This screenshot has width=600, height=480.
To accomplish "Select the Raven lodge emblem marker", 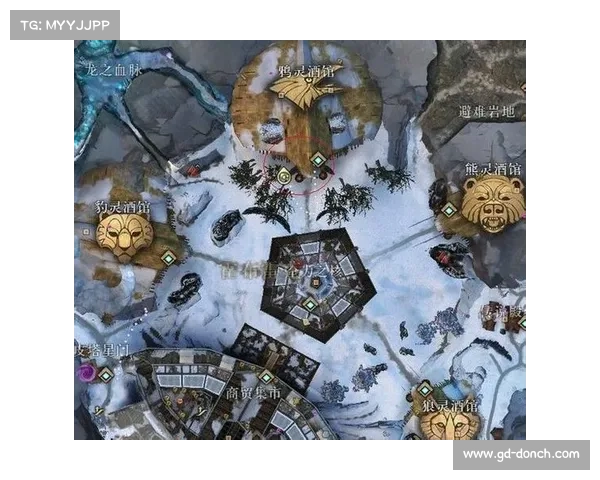I will (304, 93).
